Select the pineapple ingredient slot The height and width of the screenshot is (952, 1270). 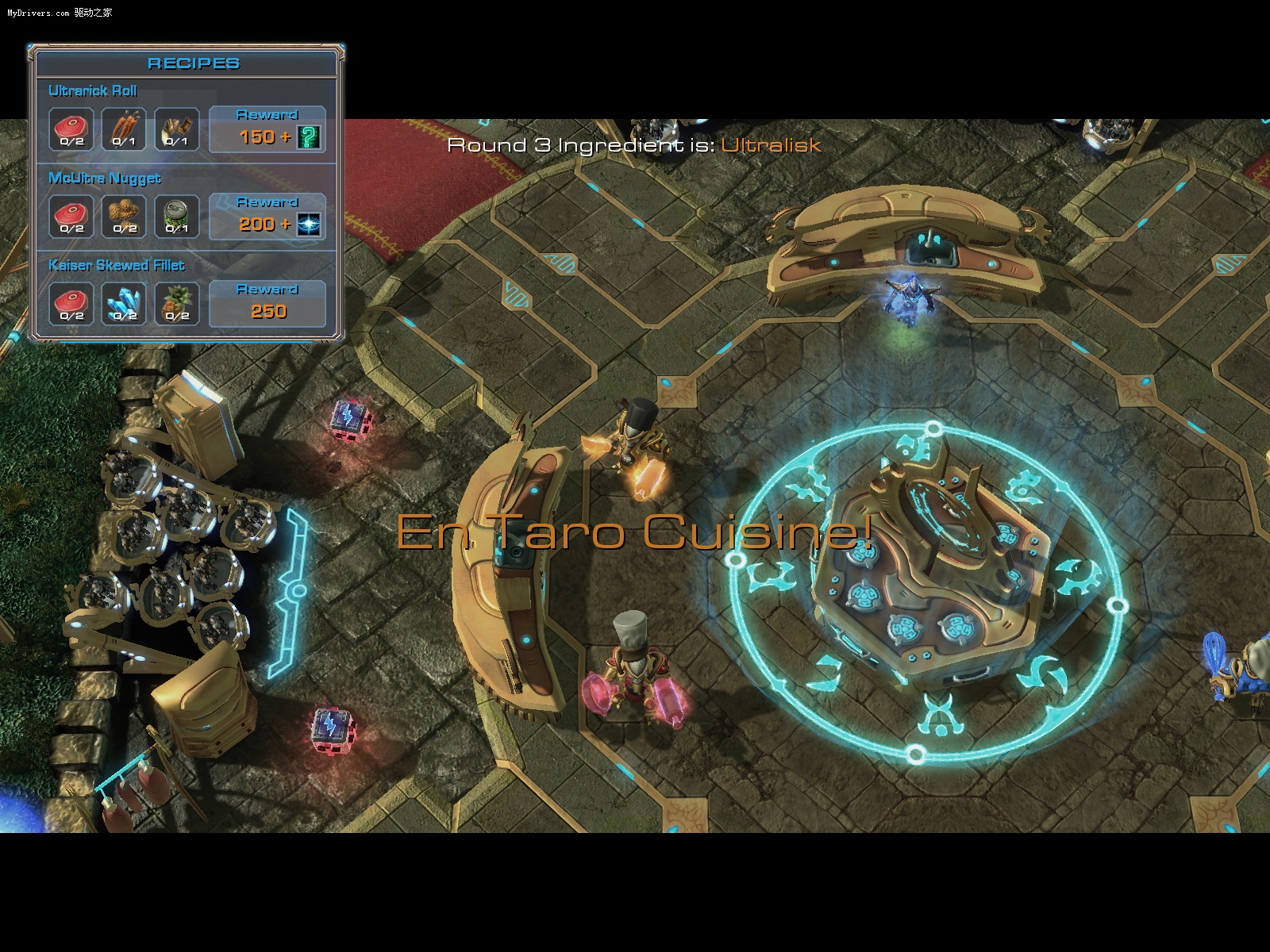click(x=176, y=304)
